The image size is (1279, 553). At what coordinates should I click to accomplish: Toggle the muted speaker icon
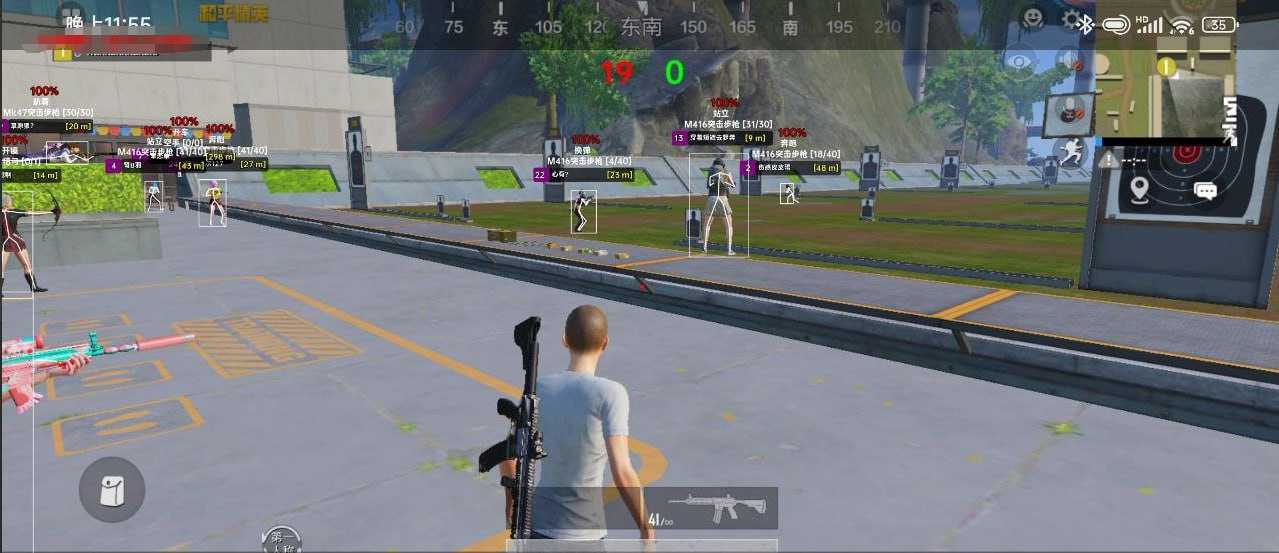(x=1070, y=61)
